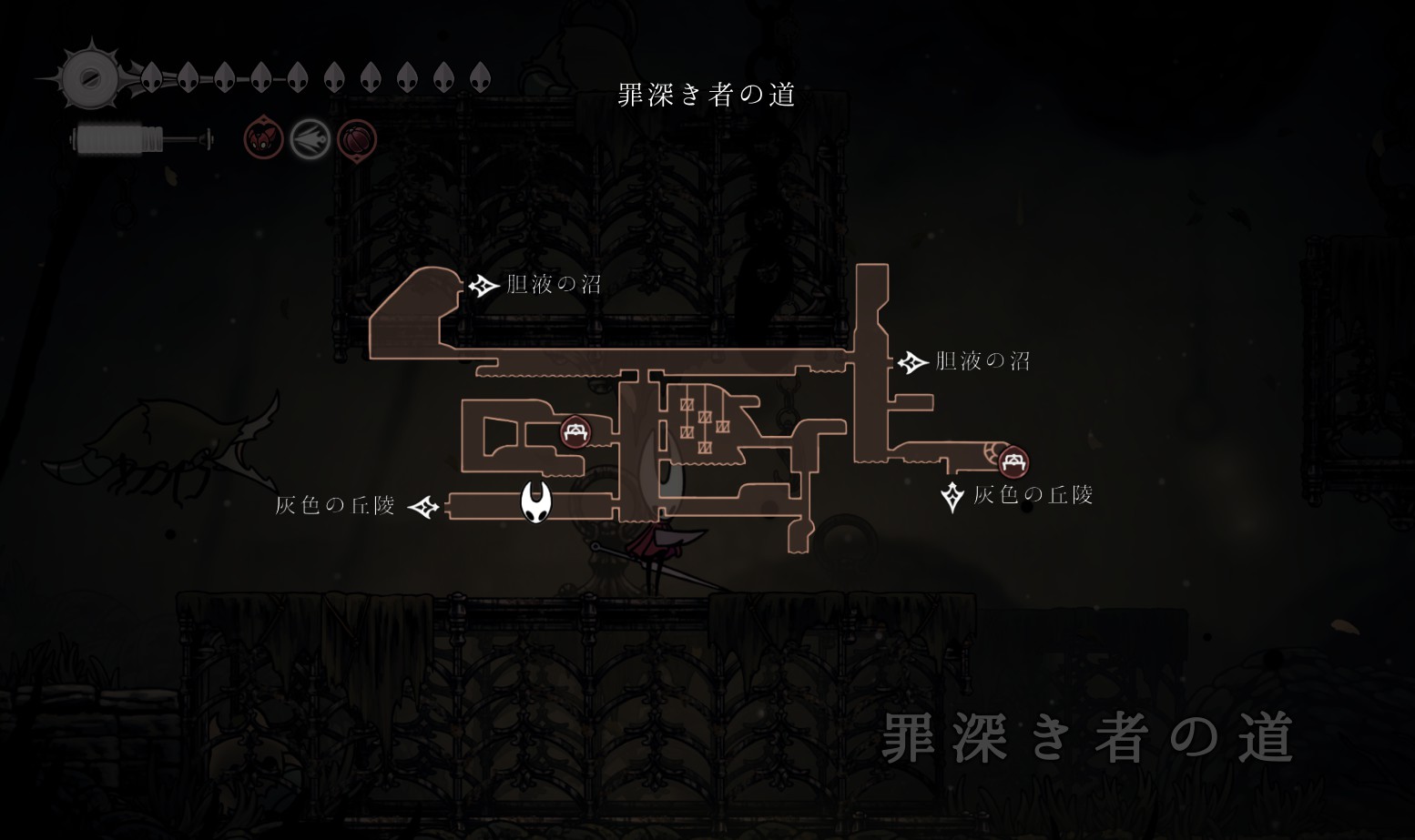Click Hornet's white mask marker on the map
The image size is (1415, 840).
click(536, 502)
